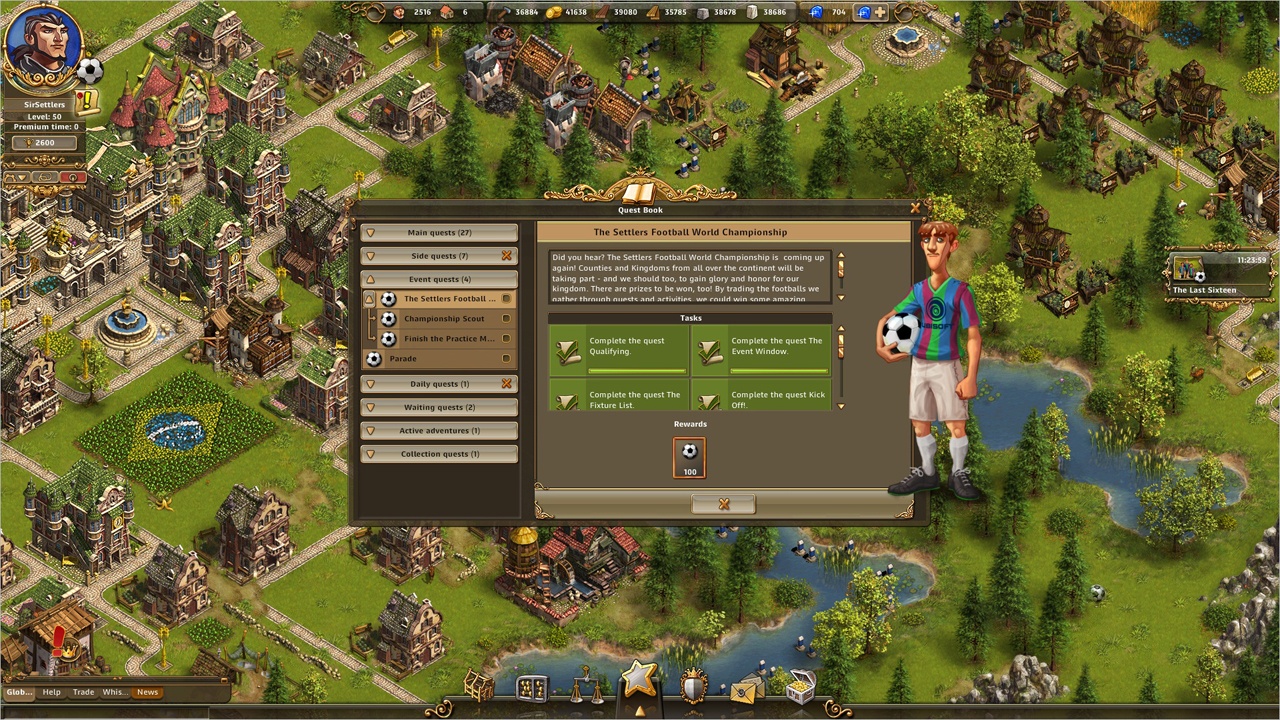Image resolution: width=1280 pixels, height=720 pixels.
Task: Select the Championship Scout quest
Action: click(x=444, y=319)
